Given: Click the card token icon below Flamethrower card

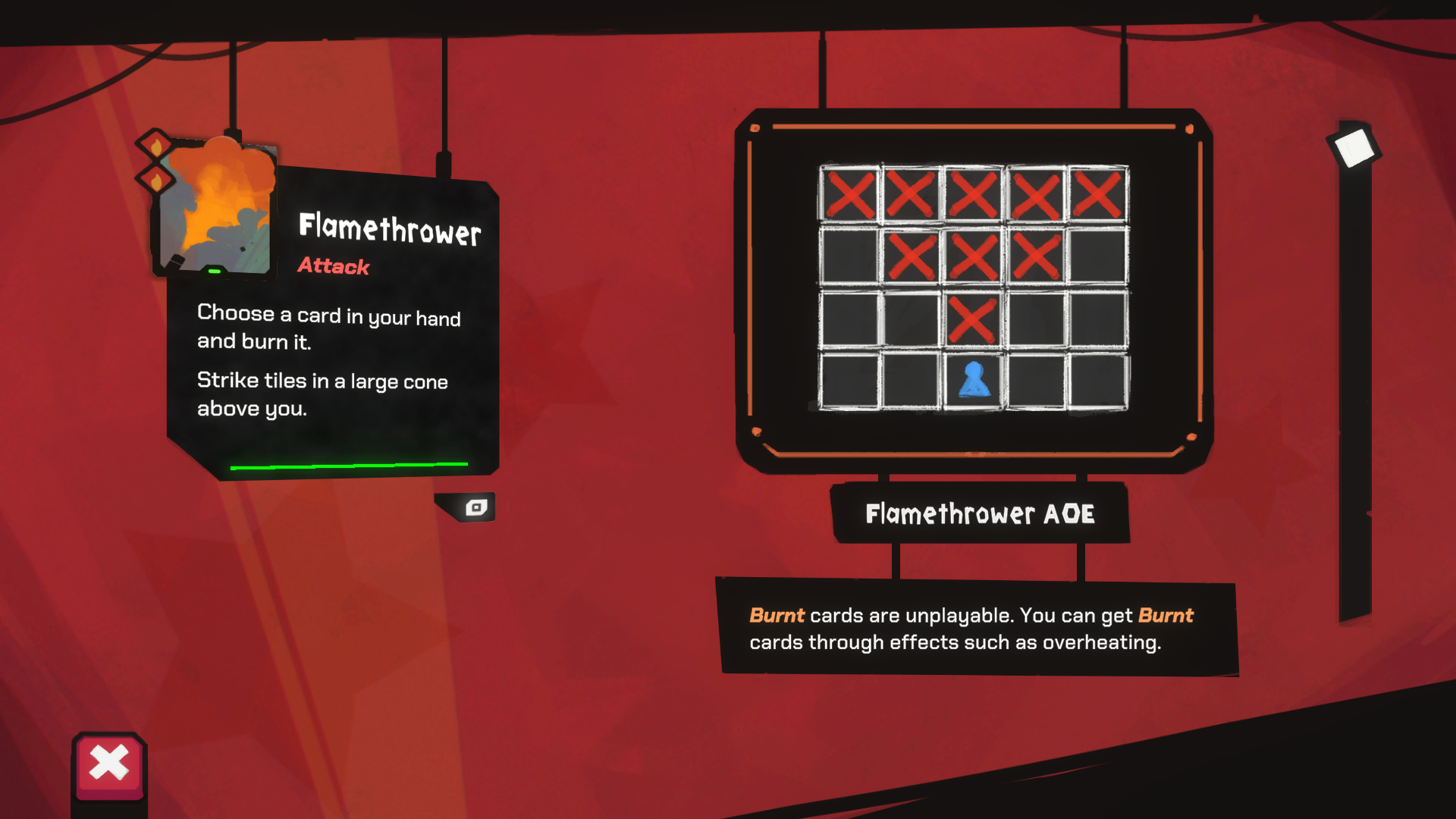Looking at the screenshot, I should point(475,508).
